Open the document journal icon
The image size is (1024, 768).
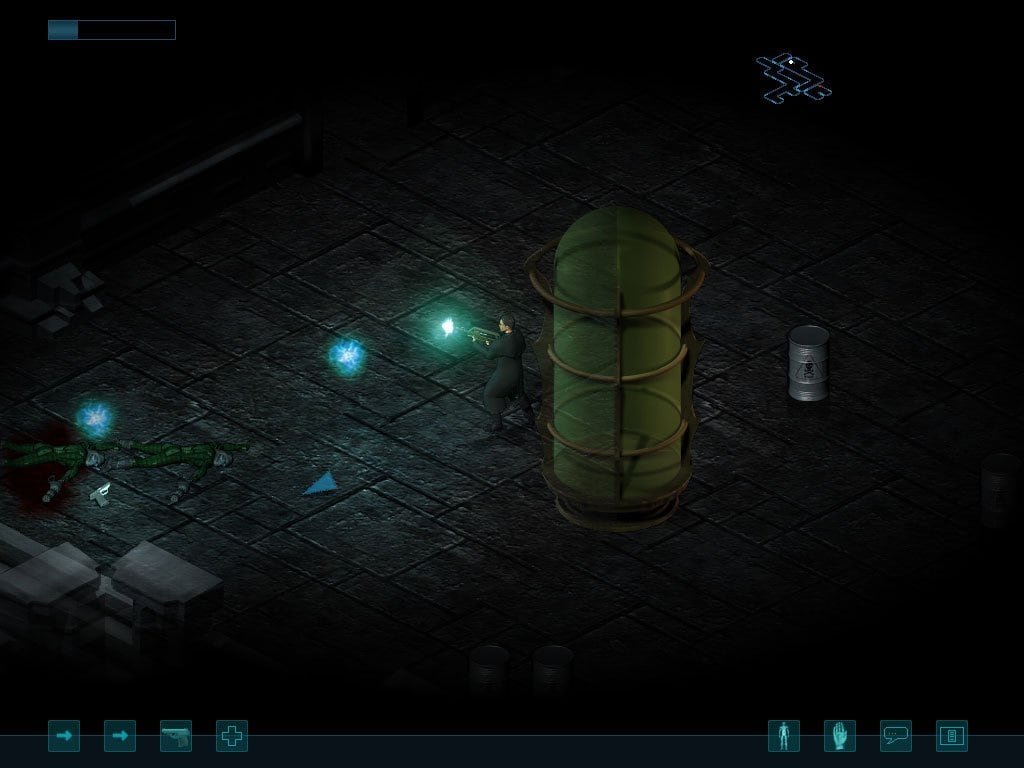coord(952,736)
